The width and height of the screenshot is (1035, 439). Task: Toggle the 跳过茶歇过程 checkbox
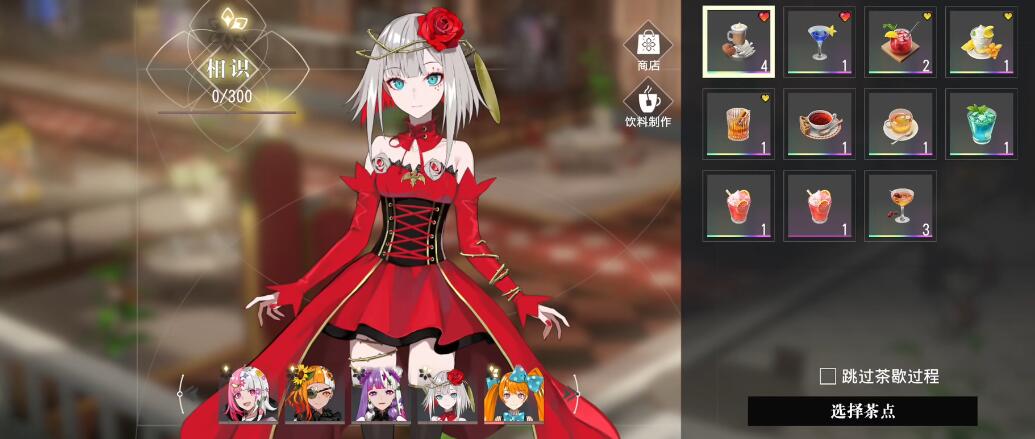pyautogui.click(x=828, y=377)
